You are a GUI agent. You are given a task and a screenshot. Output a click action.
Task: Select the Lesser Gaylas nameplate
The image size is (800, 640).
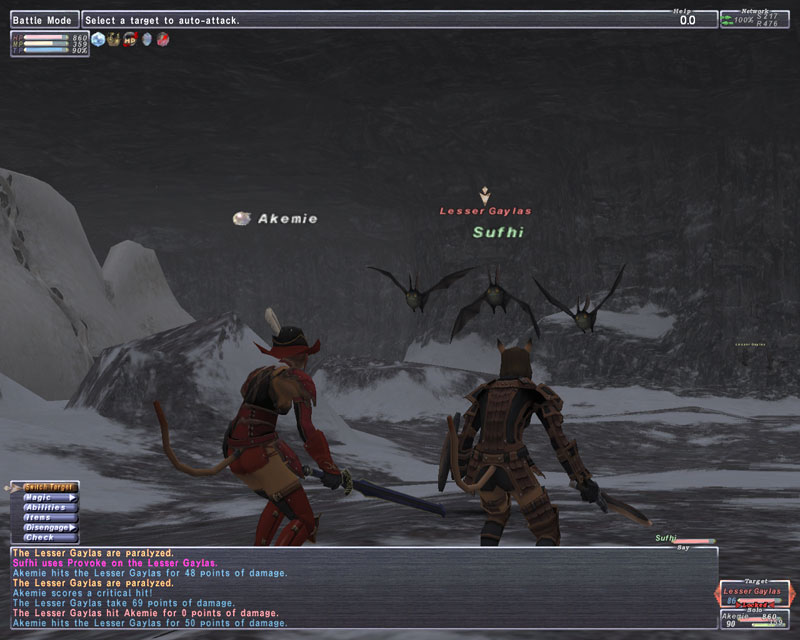coord(485,211)
